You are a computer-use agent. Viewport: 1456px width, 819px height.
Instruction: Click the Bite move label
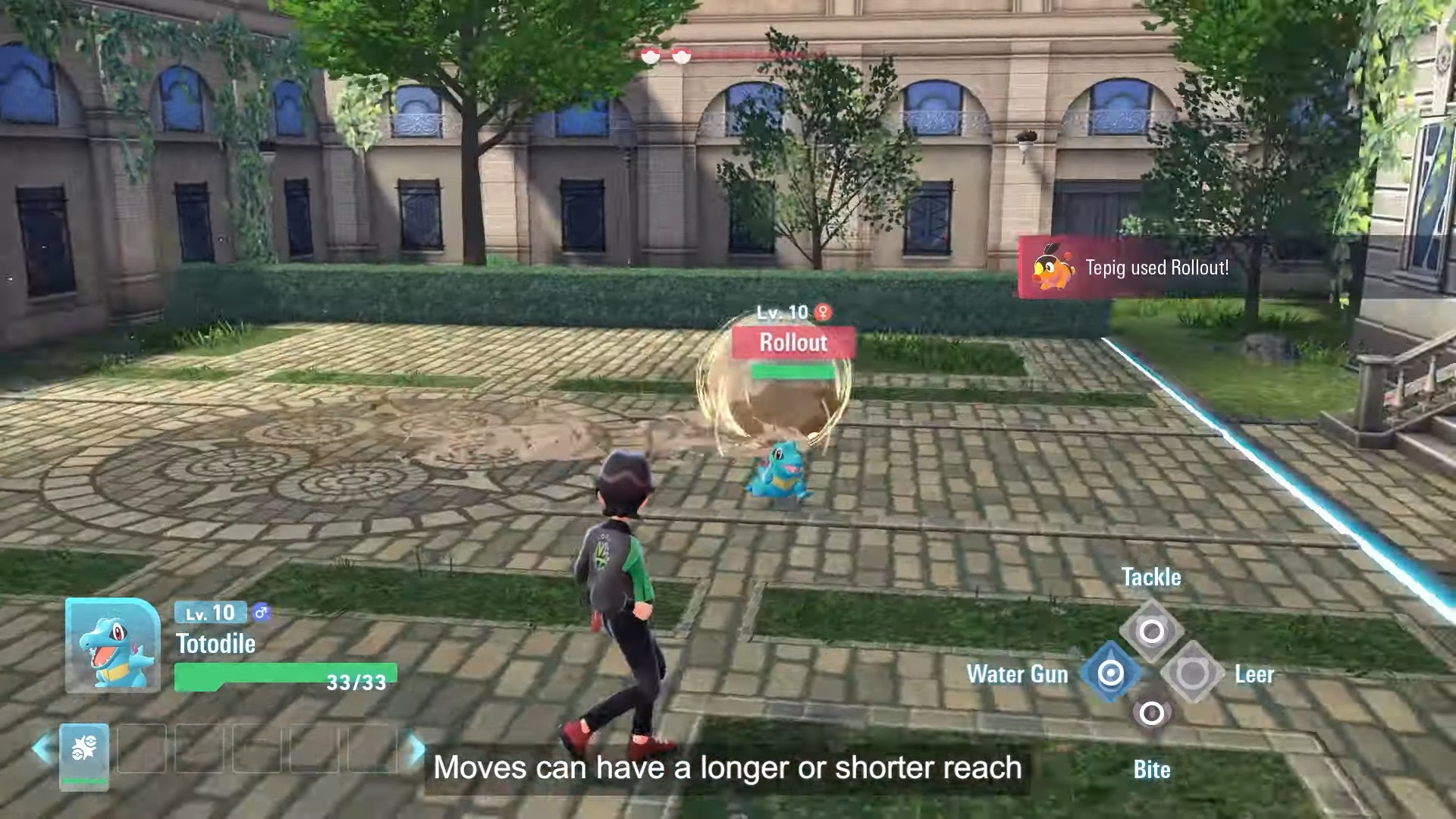click(1151, 770)
